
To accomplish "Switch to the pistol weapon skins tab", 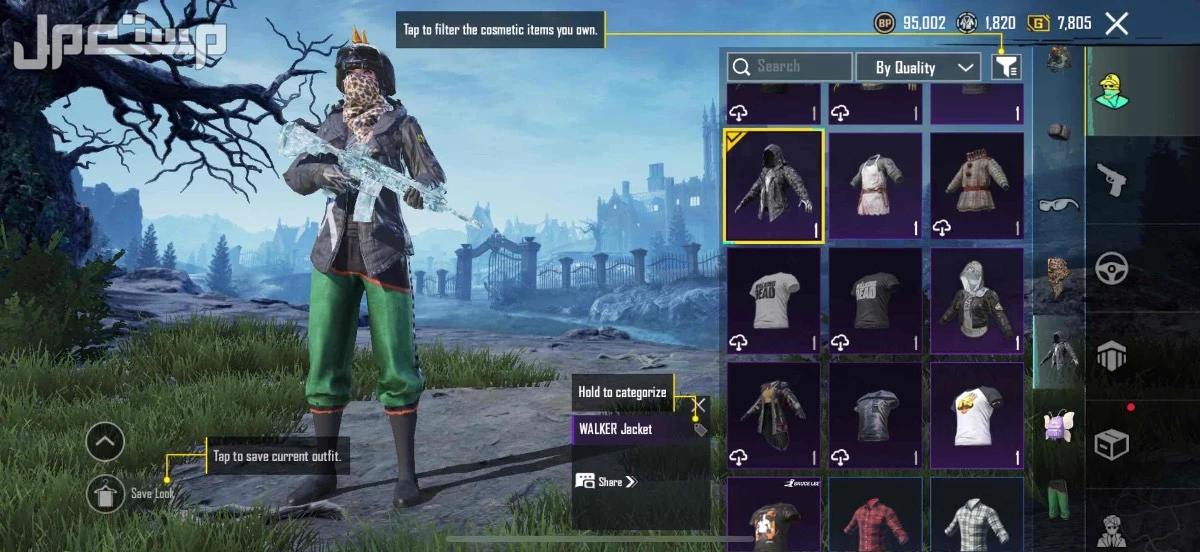I will tap(1112, 179).
